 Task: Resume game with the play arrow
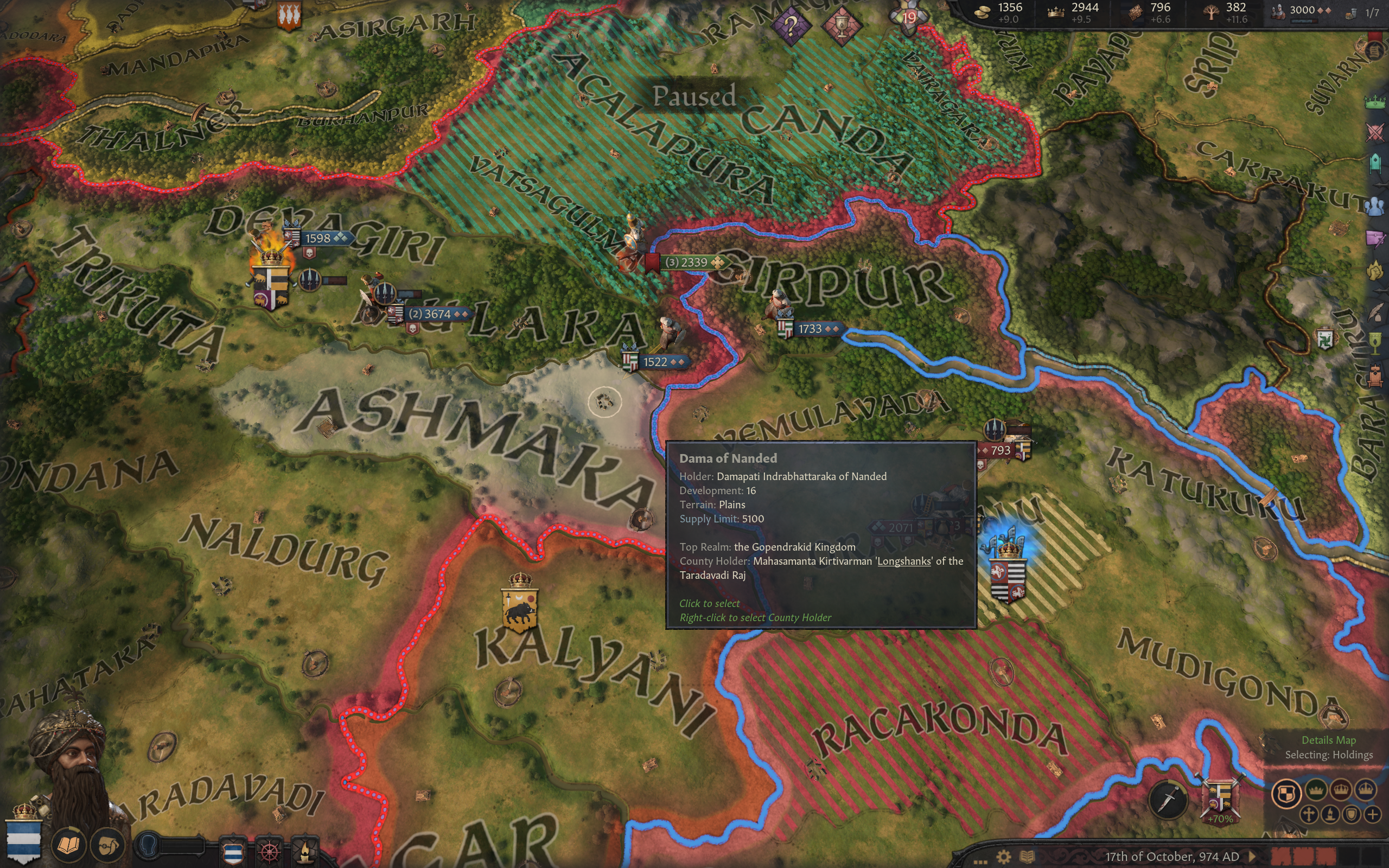[1252, 857]
